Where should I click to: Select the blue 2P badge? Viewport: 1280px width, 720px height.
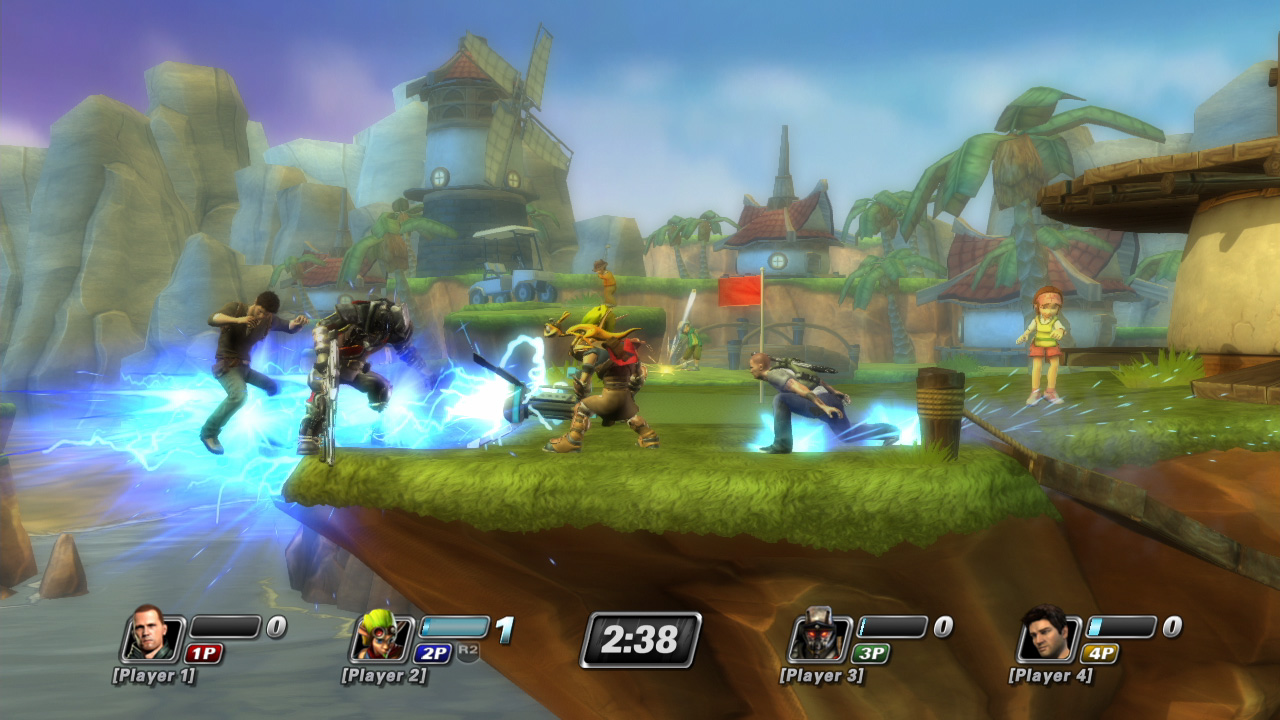[x=433, y=651]
